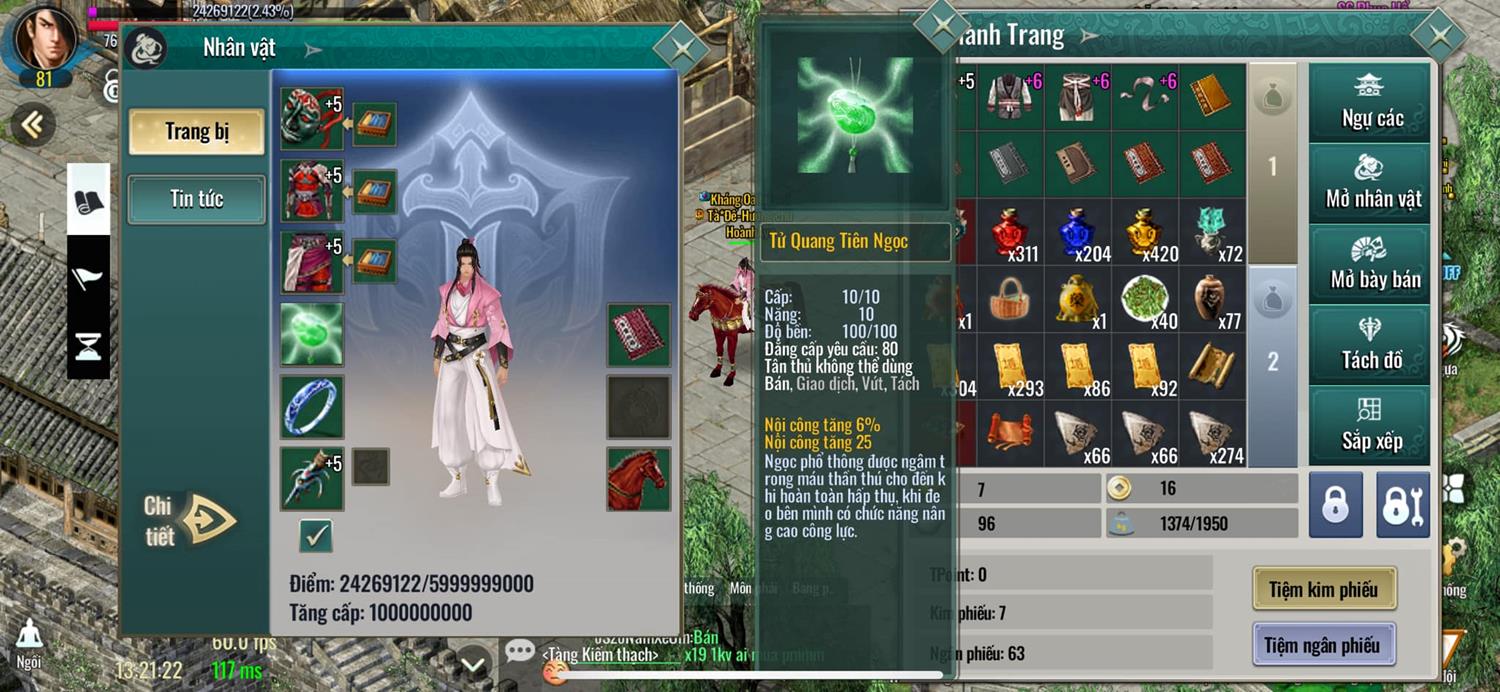Close the Hành Trang inventory window
The height and width of the screenshot is (692, 1500).
coord(1439,37)
